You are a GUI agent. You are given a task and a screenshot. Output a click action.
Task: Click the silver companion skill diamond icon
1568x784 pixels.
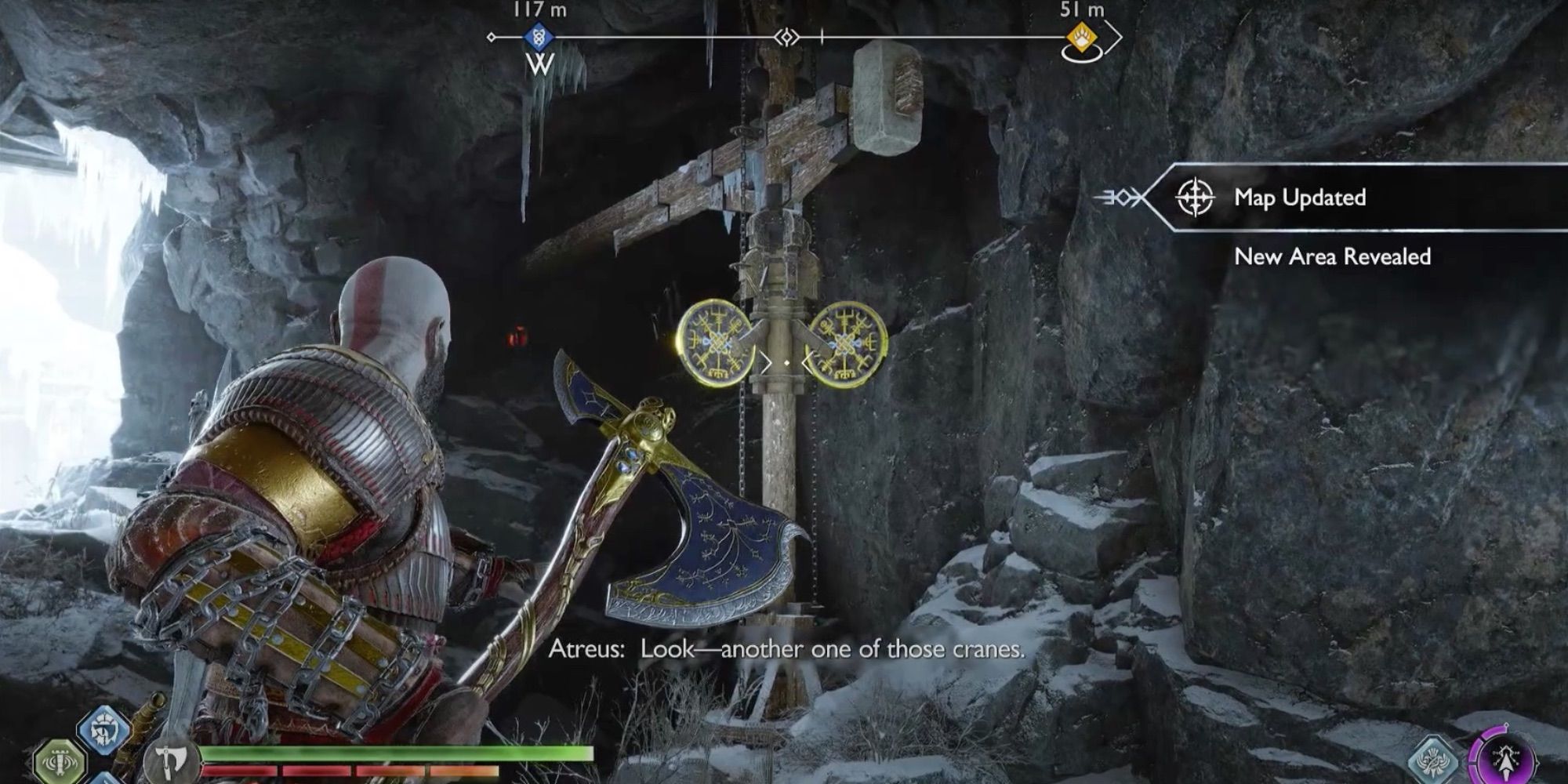[x=1435, y=759]
